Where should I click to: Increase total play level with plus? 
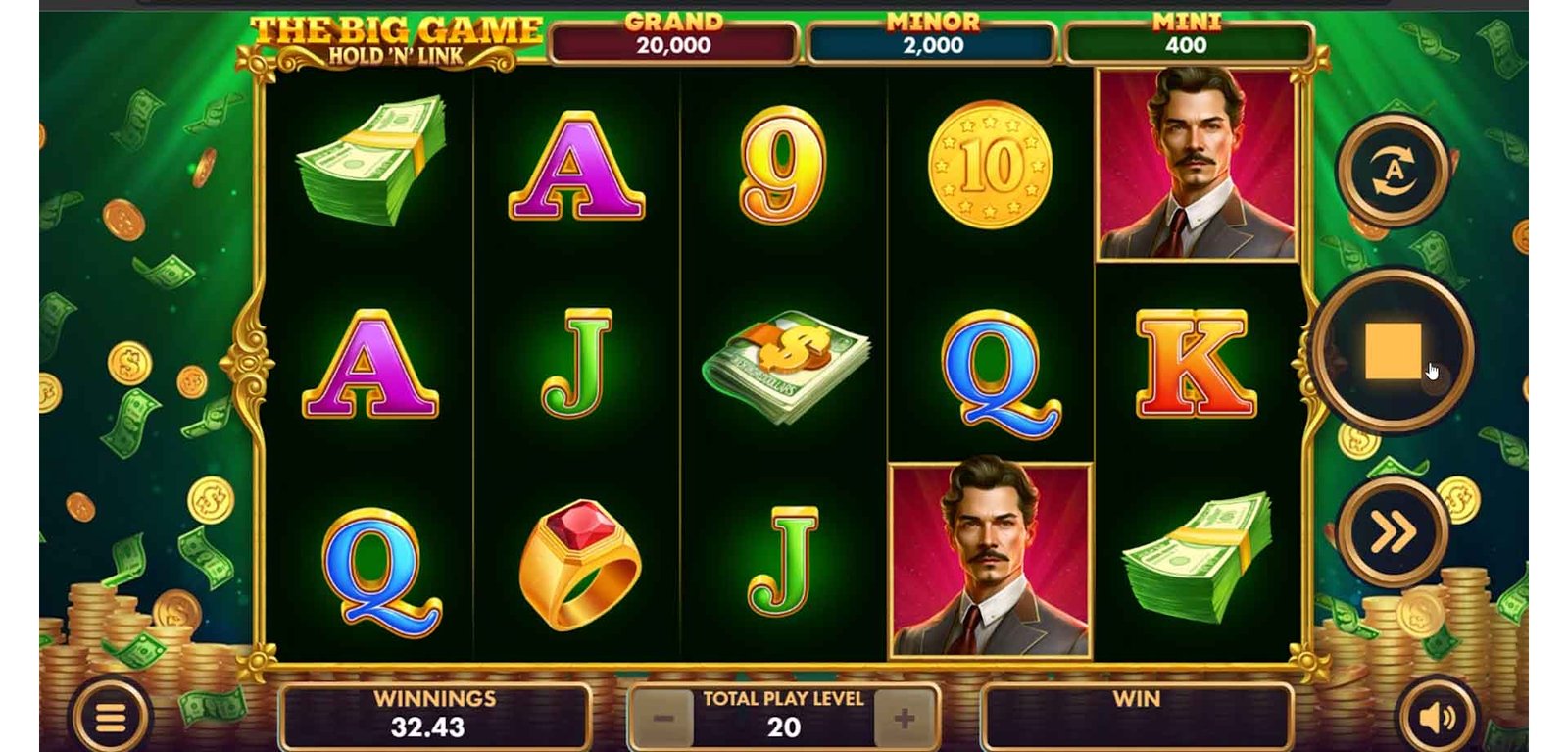(x=904, y=719)
